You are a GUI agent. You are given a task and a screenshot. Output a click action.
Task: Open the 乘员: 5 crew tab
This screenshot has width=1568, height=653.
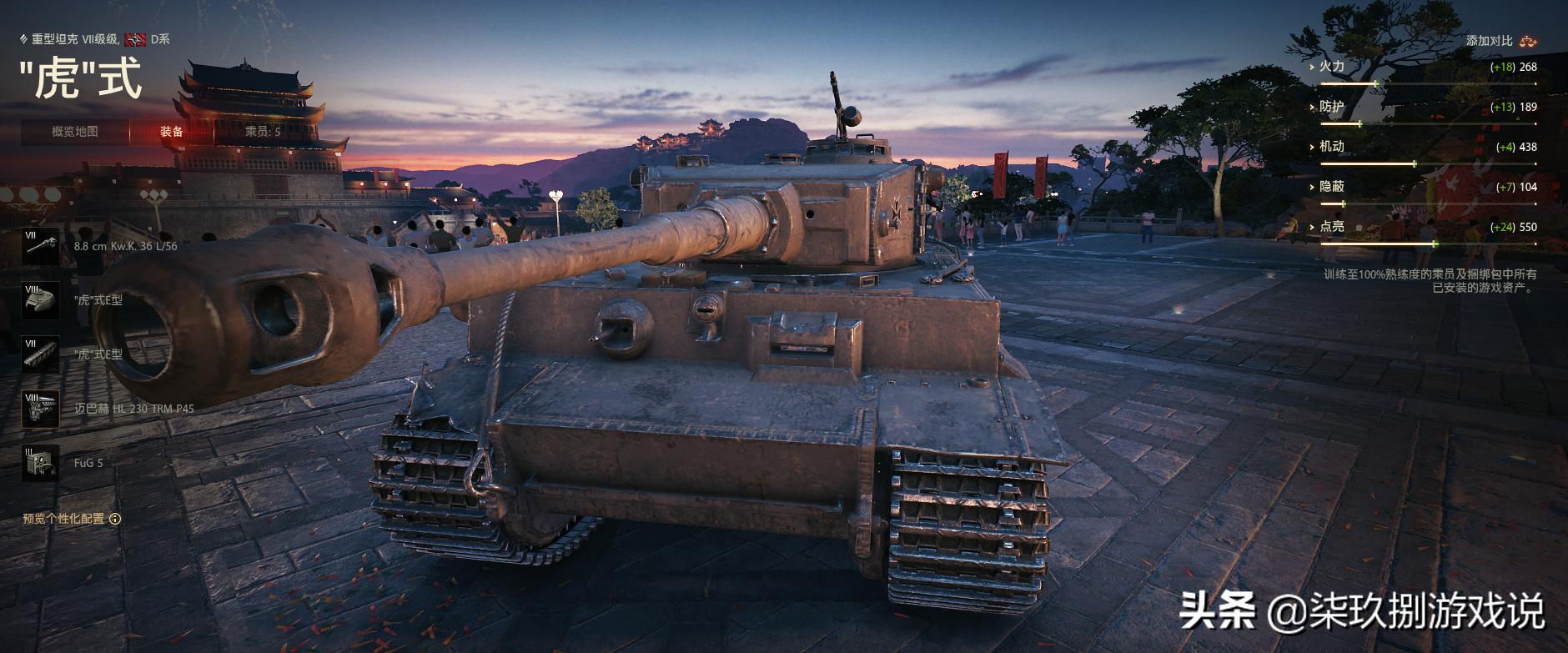coord(263,132)
